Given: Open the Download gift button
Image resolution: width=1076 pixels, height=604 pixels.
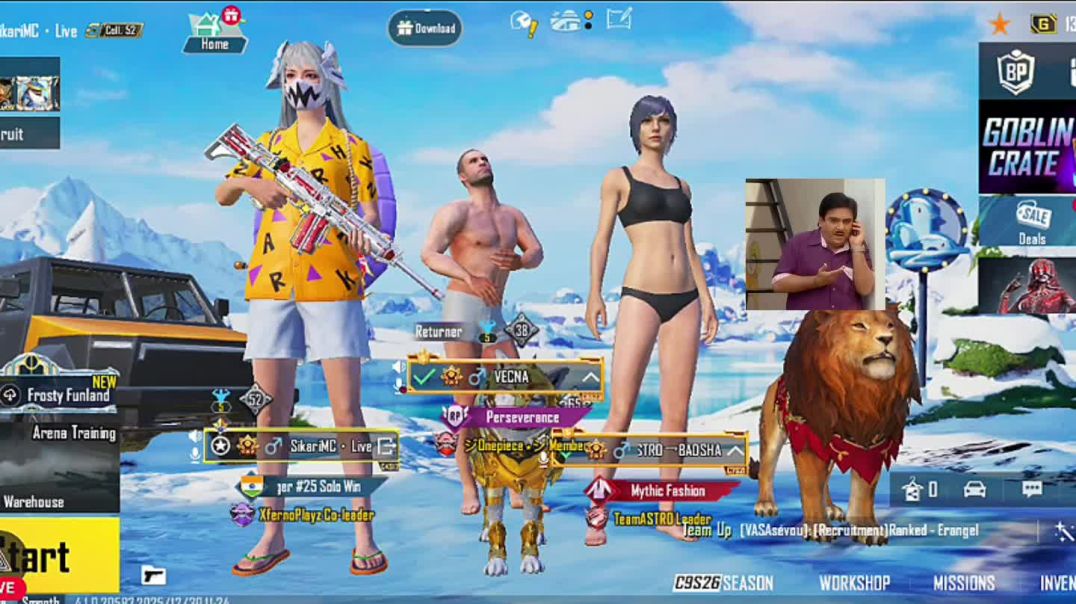Looking at the screenshot, I should [425, 28].
